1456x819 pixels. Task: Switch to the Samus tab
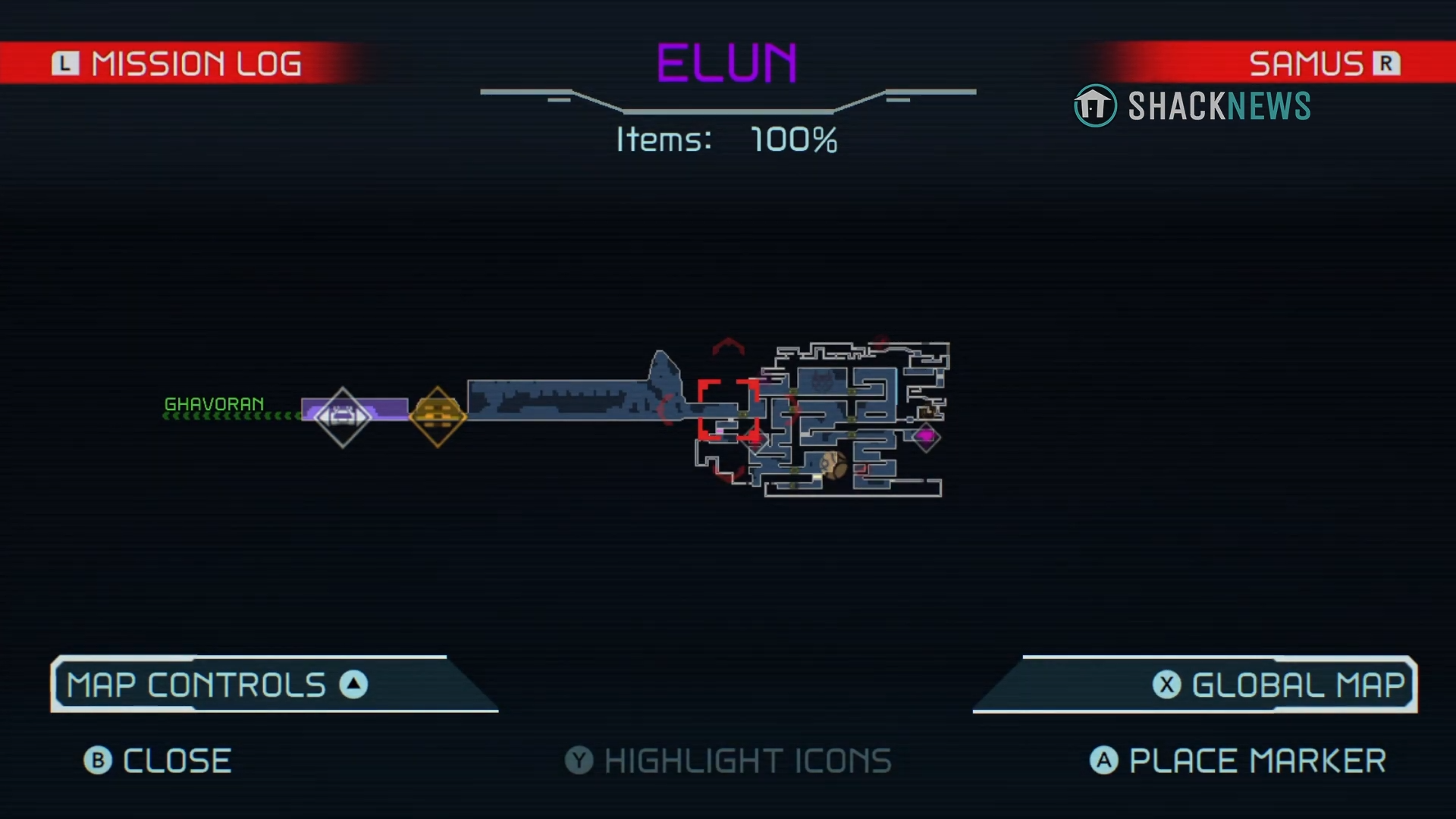(1323, 64)
